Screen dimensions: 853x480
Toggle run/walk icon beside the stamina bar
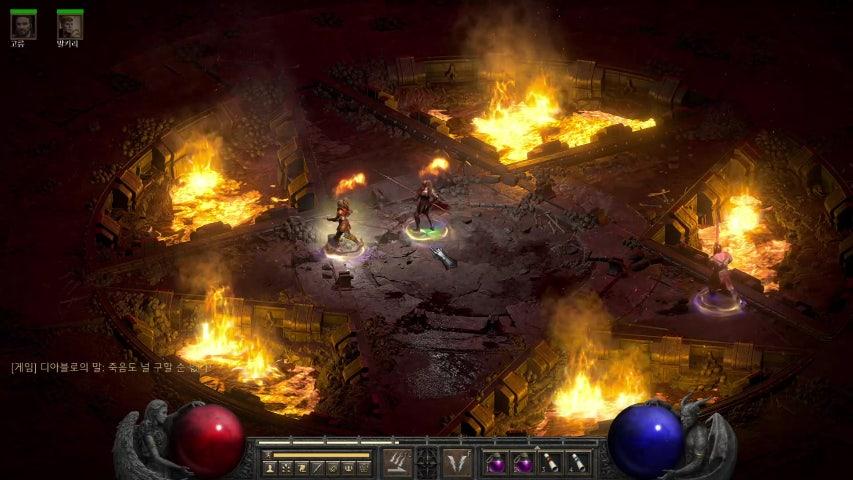tap(267, 455)
